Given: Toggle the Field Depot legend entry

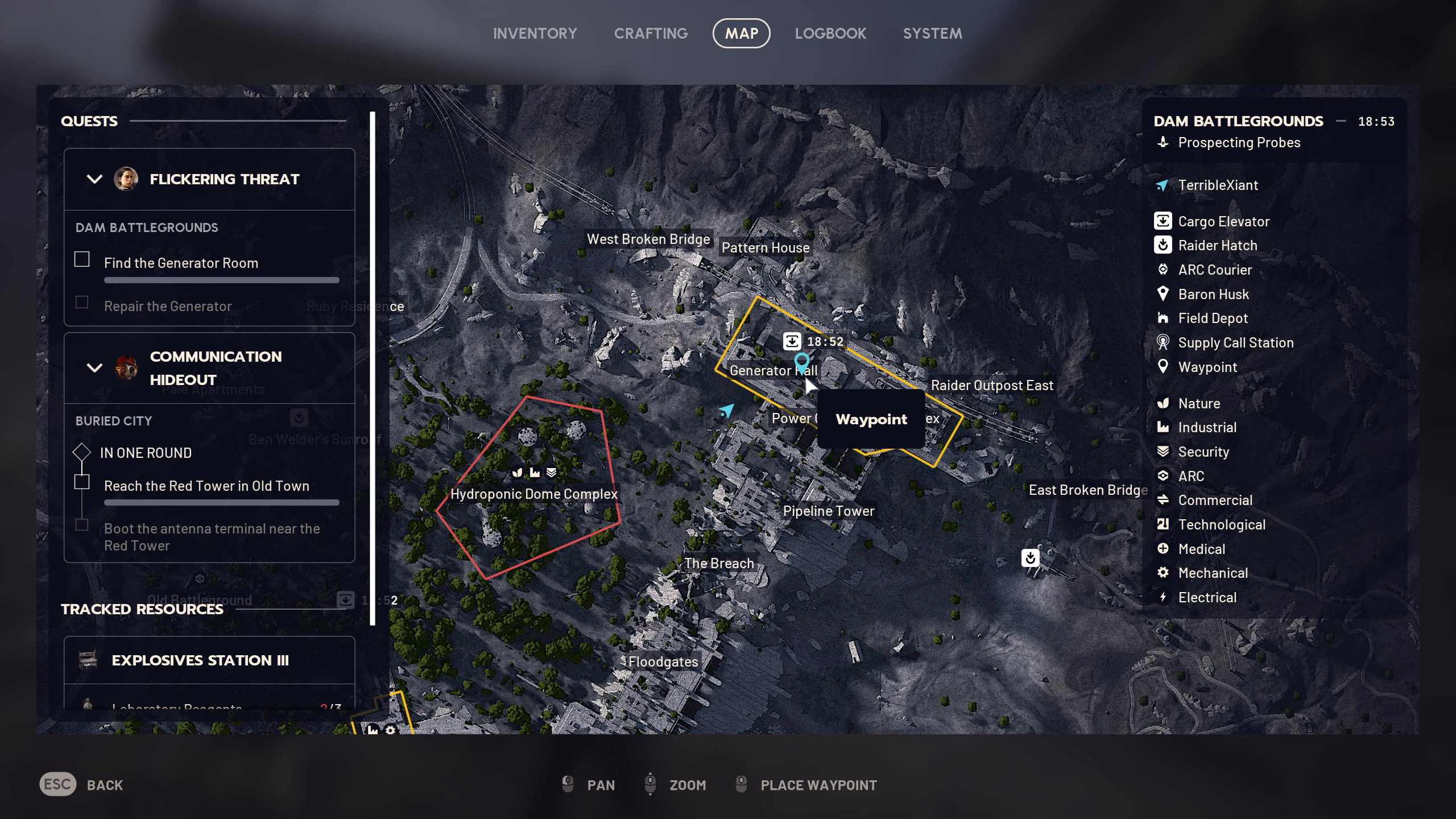Looking at the screenshot, I should tap(1213, 318).
